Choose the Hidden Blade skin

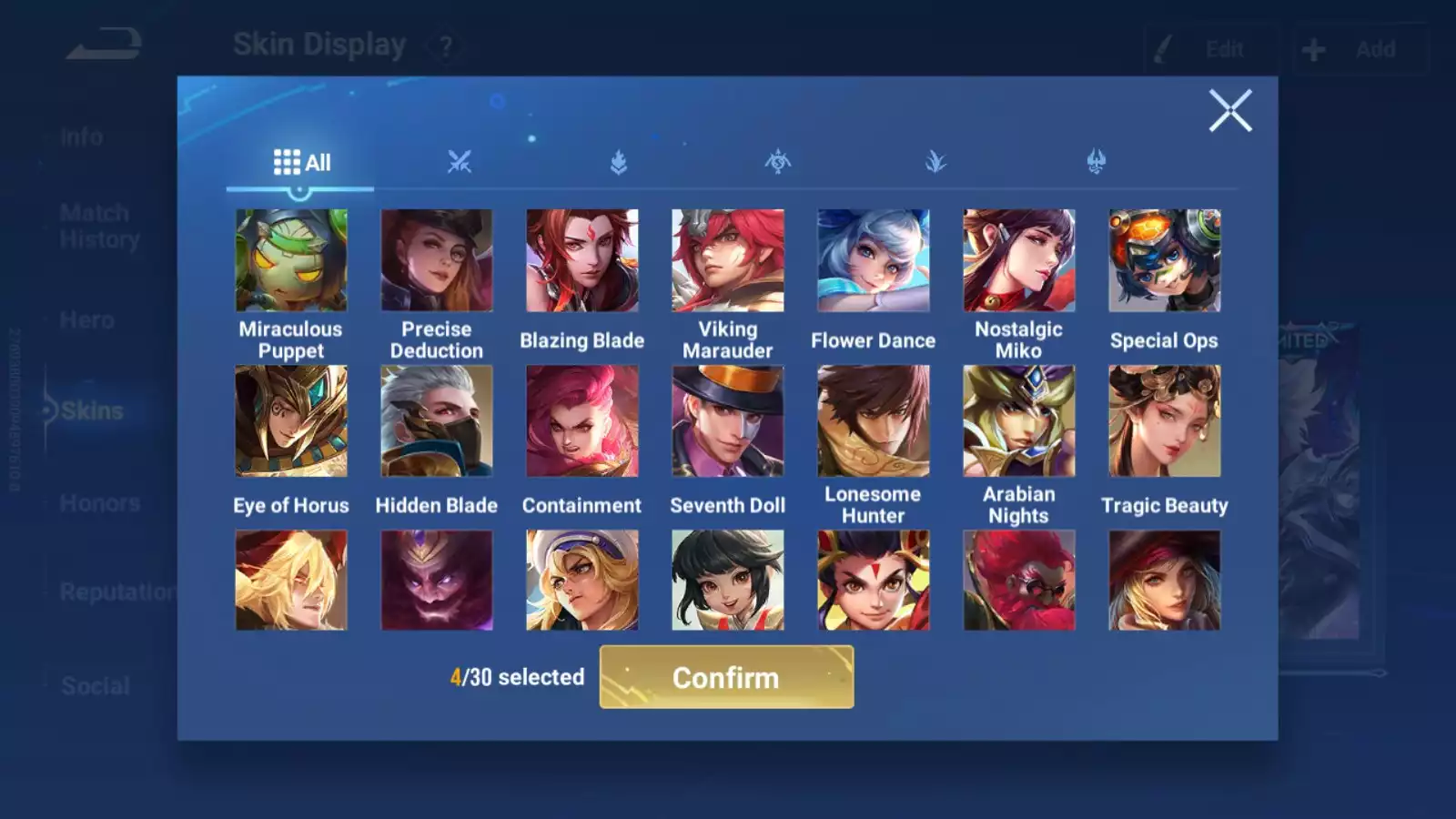(437, 421)
